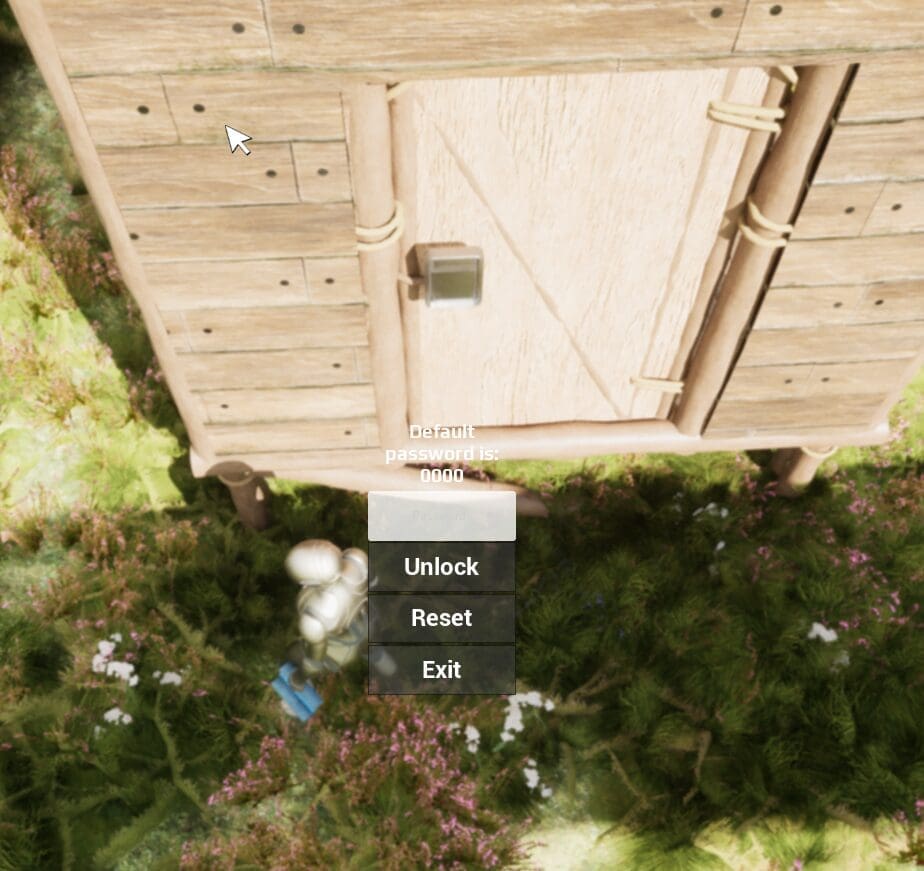
Task: Unlock the door with the Unlock button
Action: [x=441, y=567]
